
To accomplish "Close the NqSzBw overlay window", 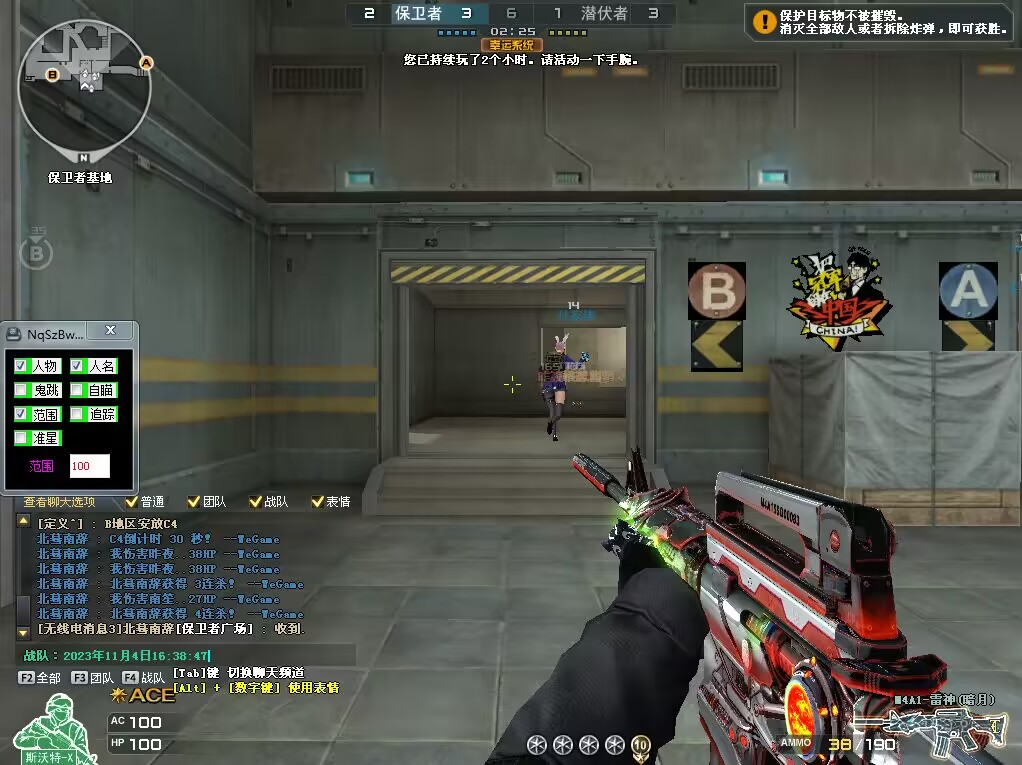I will 110,330.
